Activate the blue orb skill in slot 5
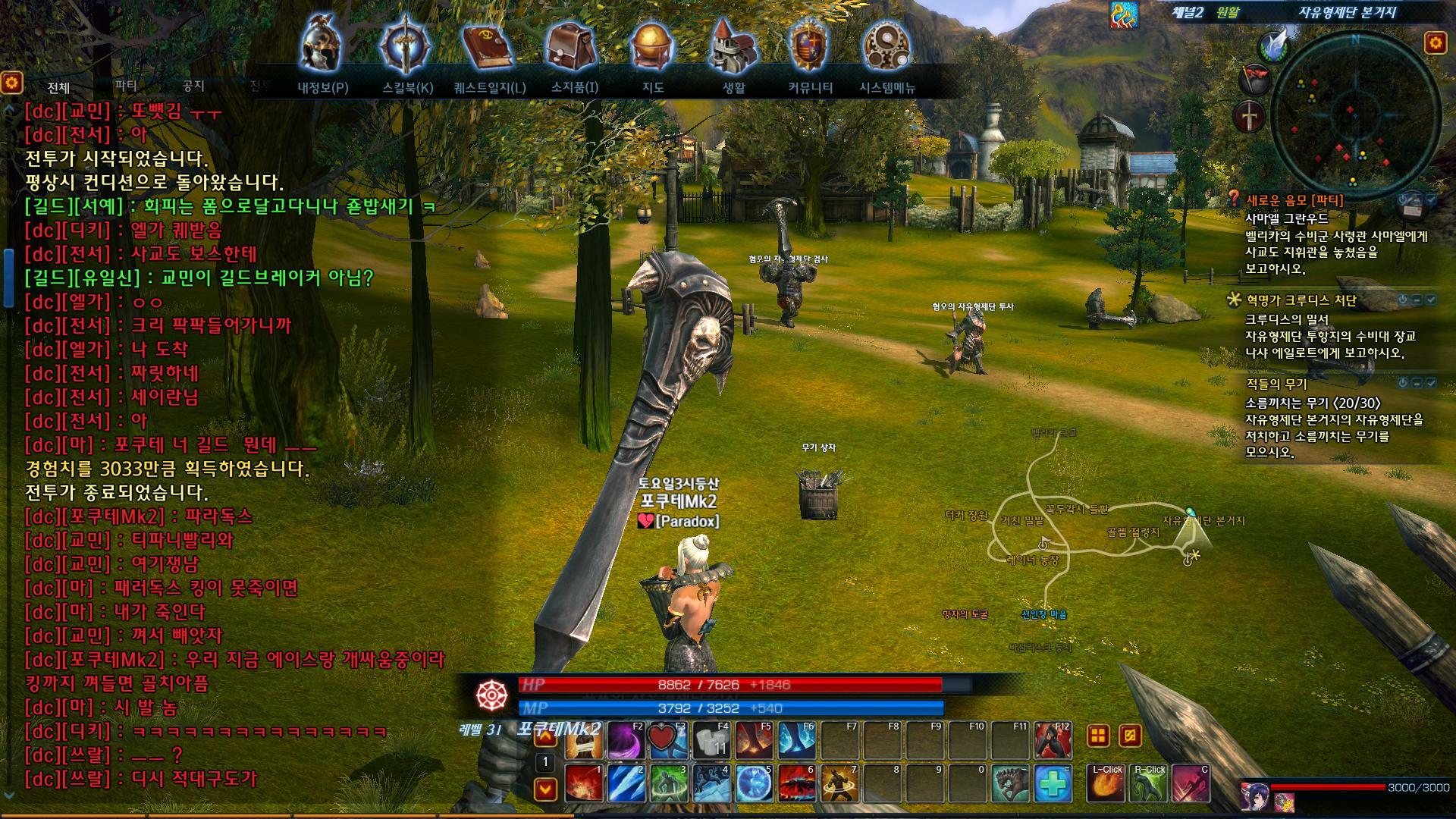The width and height of the screenshot is (1456, 819). click(754, 783)
